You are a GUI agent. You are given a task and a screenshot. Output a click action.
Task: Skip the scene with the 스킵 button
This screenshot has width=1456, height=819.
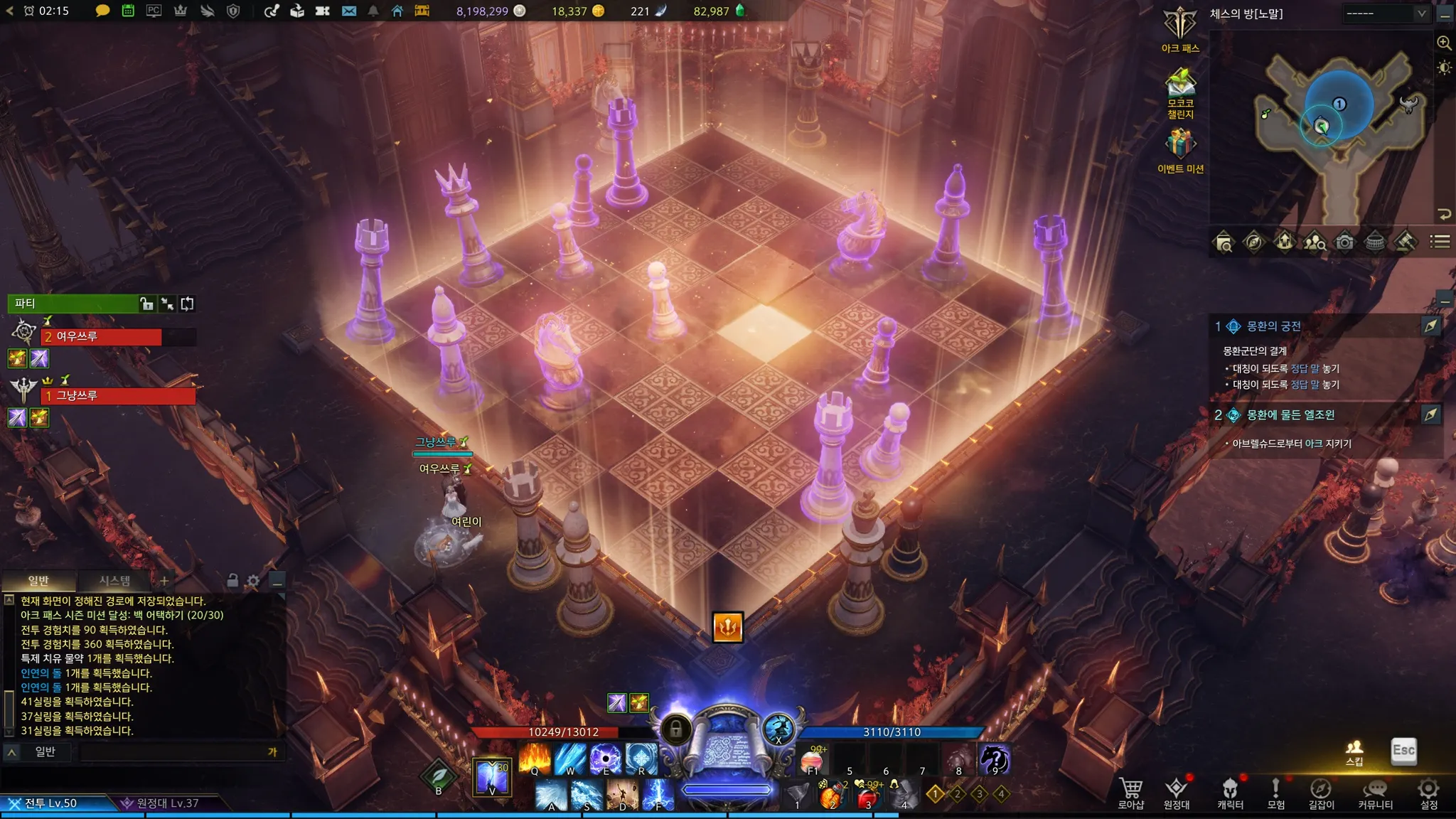(x=1354, y=751)
